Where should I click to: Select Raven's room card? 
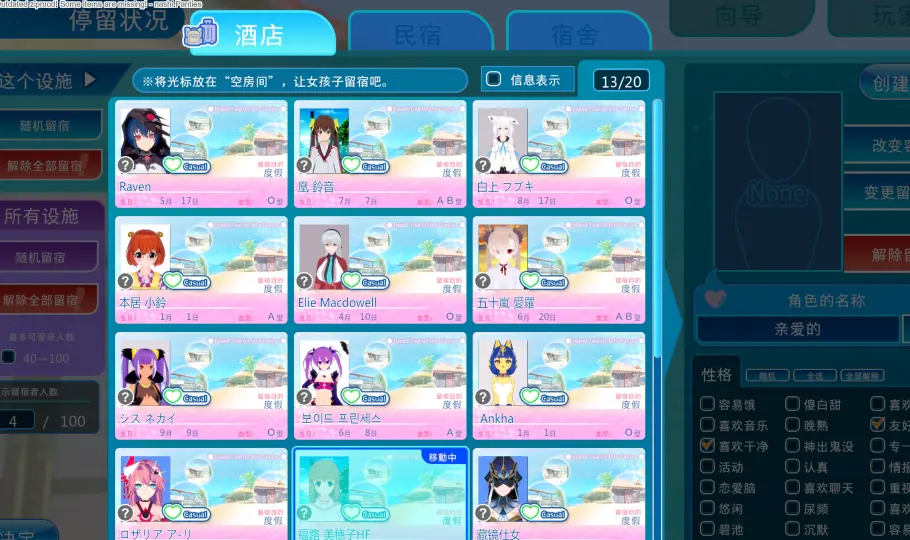[x=200, y=153]
